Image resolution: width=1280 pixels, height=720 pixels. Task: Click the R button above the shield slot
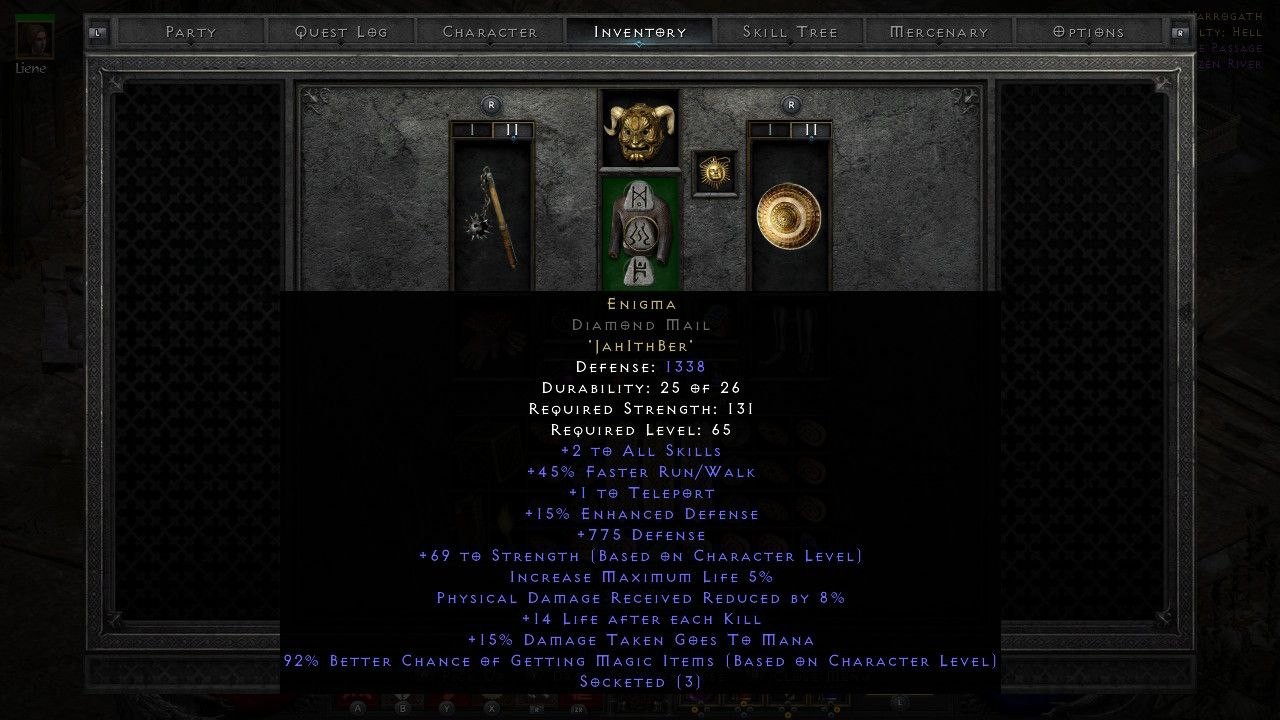[790, 104]
